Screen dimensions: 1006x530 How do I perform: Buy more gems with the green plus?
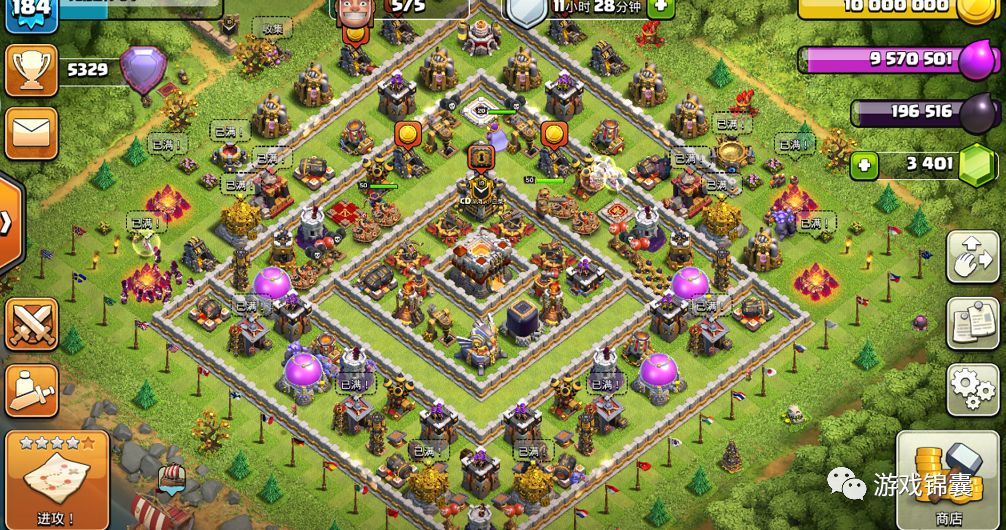865,164
